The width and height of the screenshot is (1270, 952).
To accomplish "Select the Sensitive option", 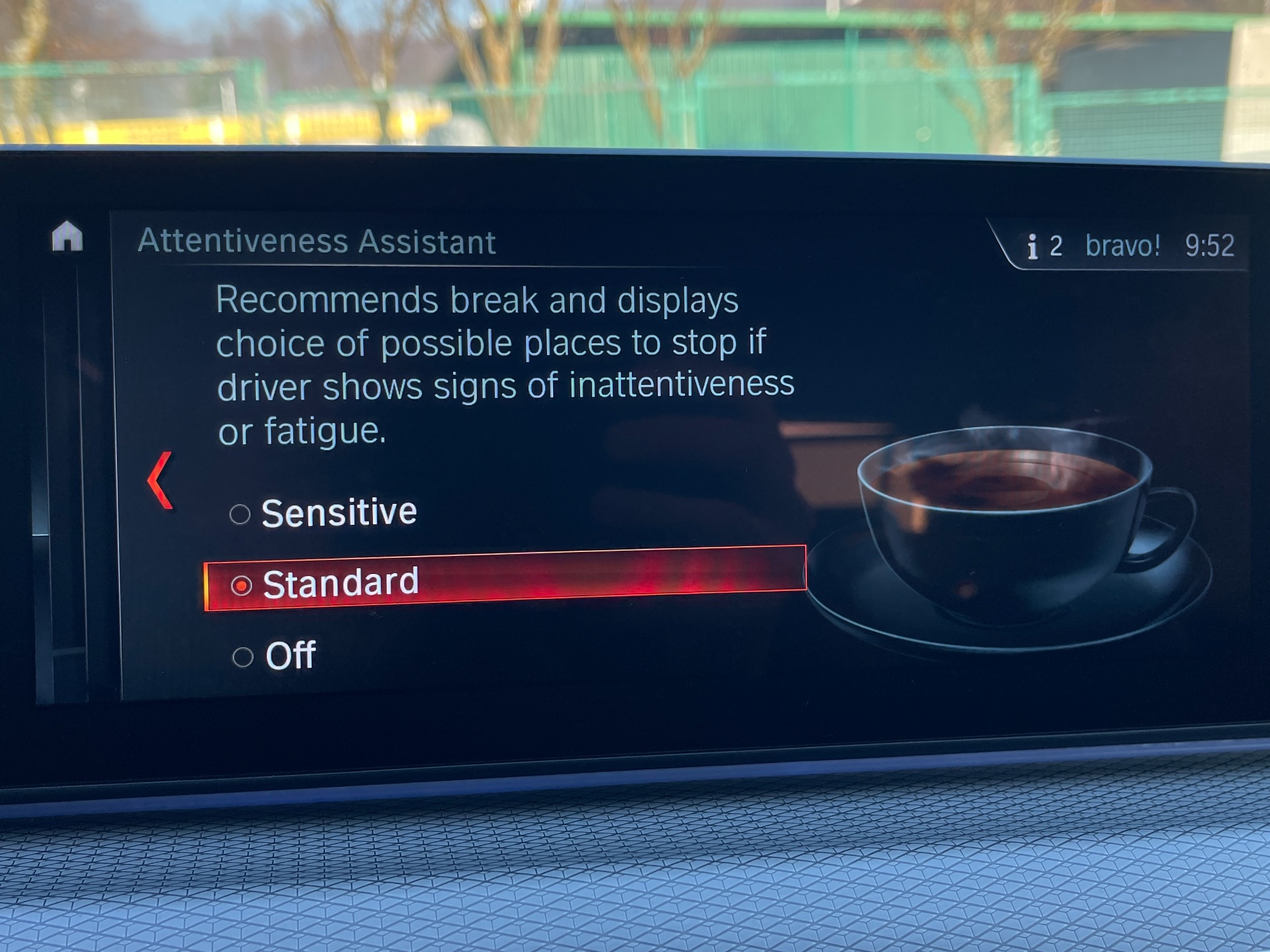I will pos(324,513).
